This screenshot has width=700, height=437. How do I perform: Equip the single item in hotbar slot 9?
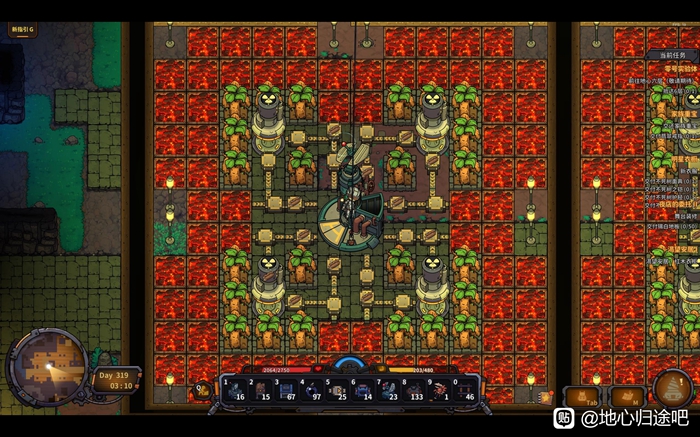pyautogui.click(x=441, y=389)
